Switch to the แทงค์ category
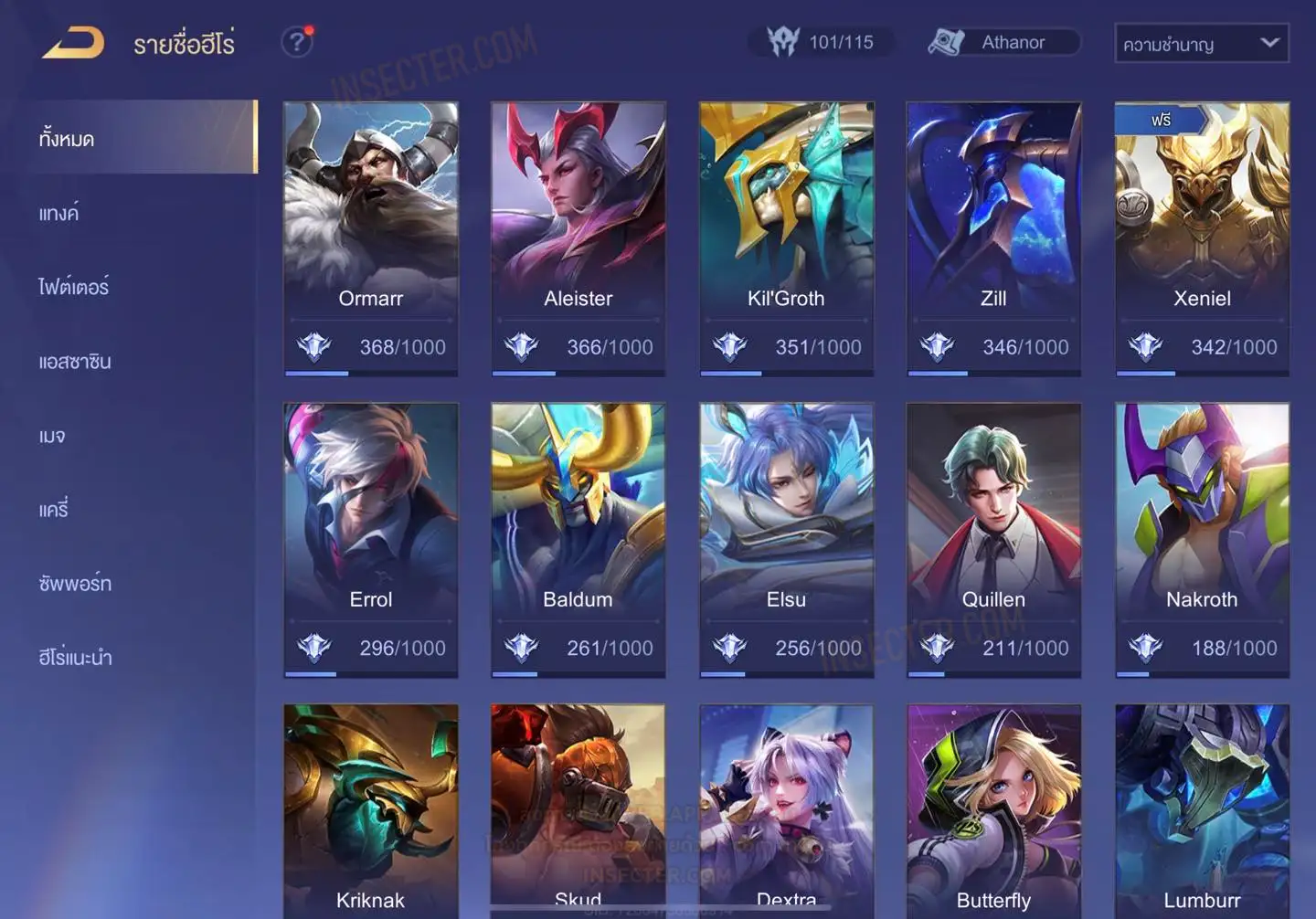Screen dimensions: 1316x919 click(59, 214)
